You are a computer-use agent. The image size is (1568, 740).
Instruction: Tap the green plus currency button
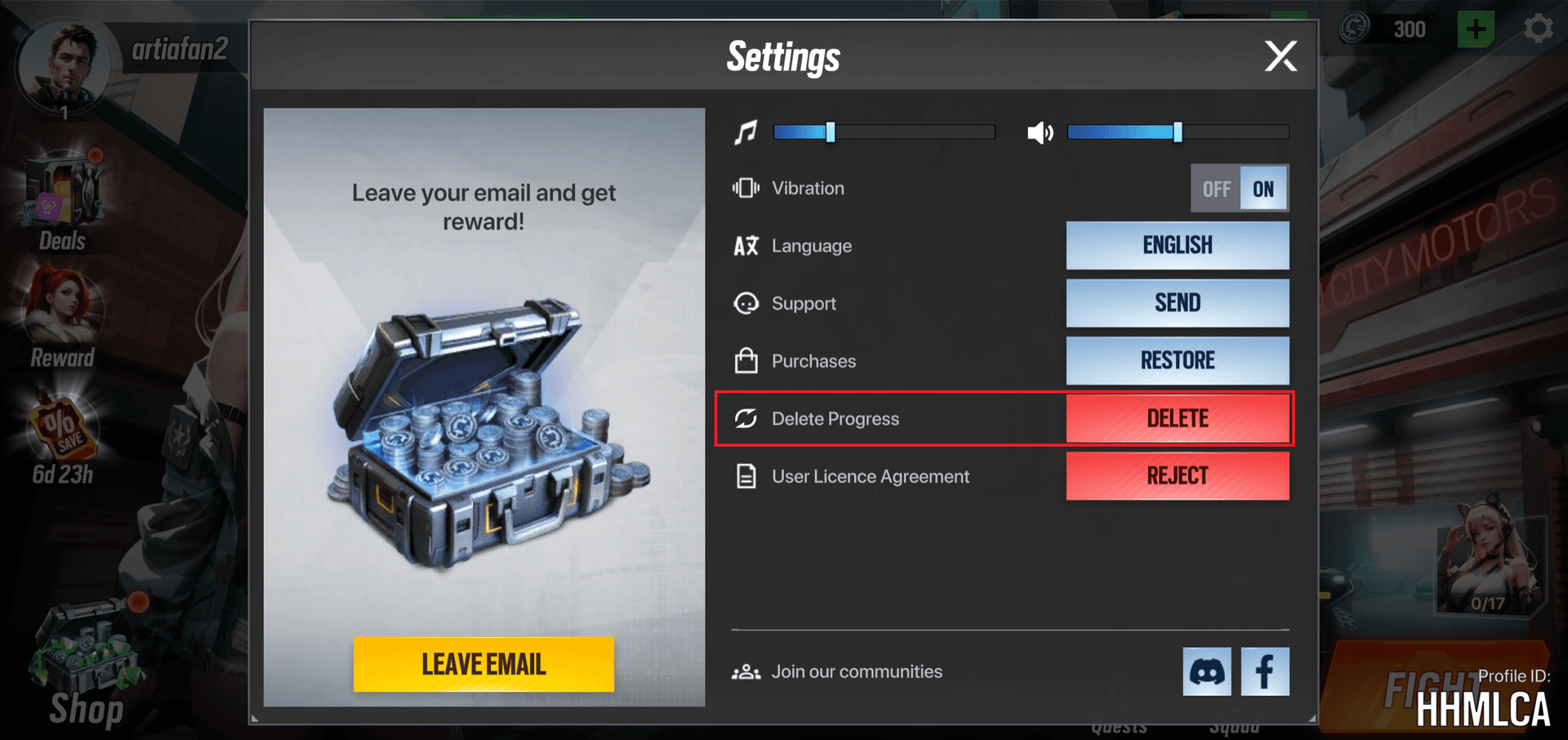pos(1475,29)
